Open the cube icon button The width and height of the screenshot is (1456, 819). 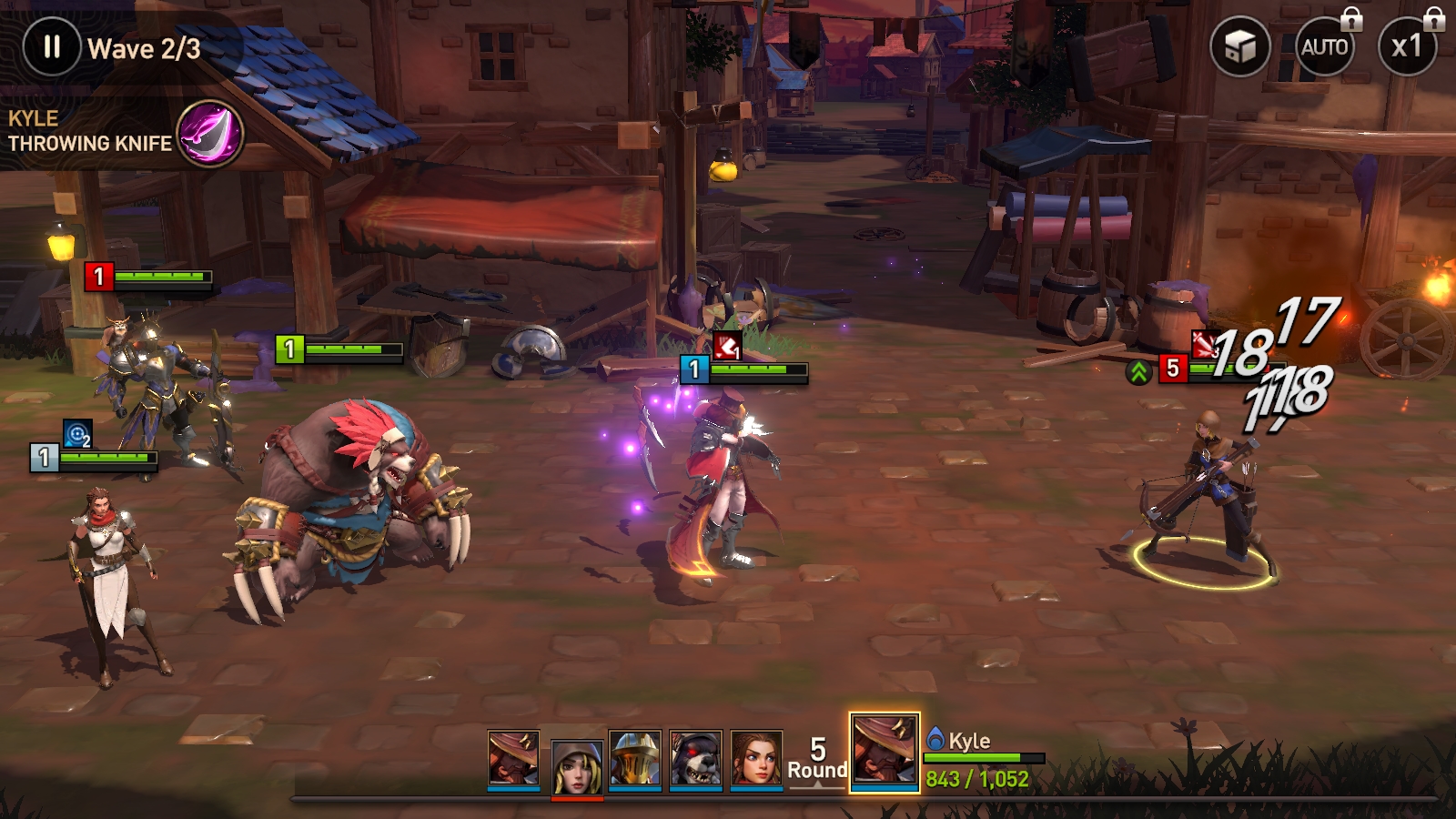tap(1239, 47)
